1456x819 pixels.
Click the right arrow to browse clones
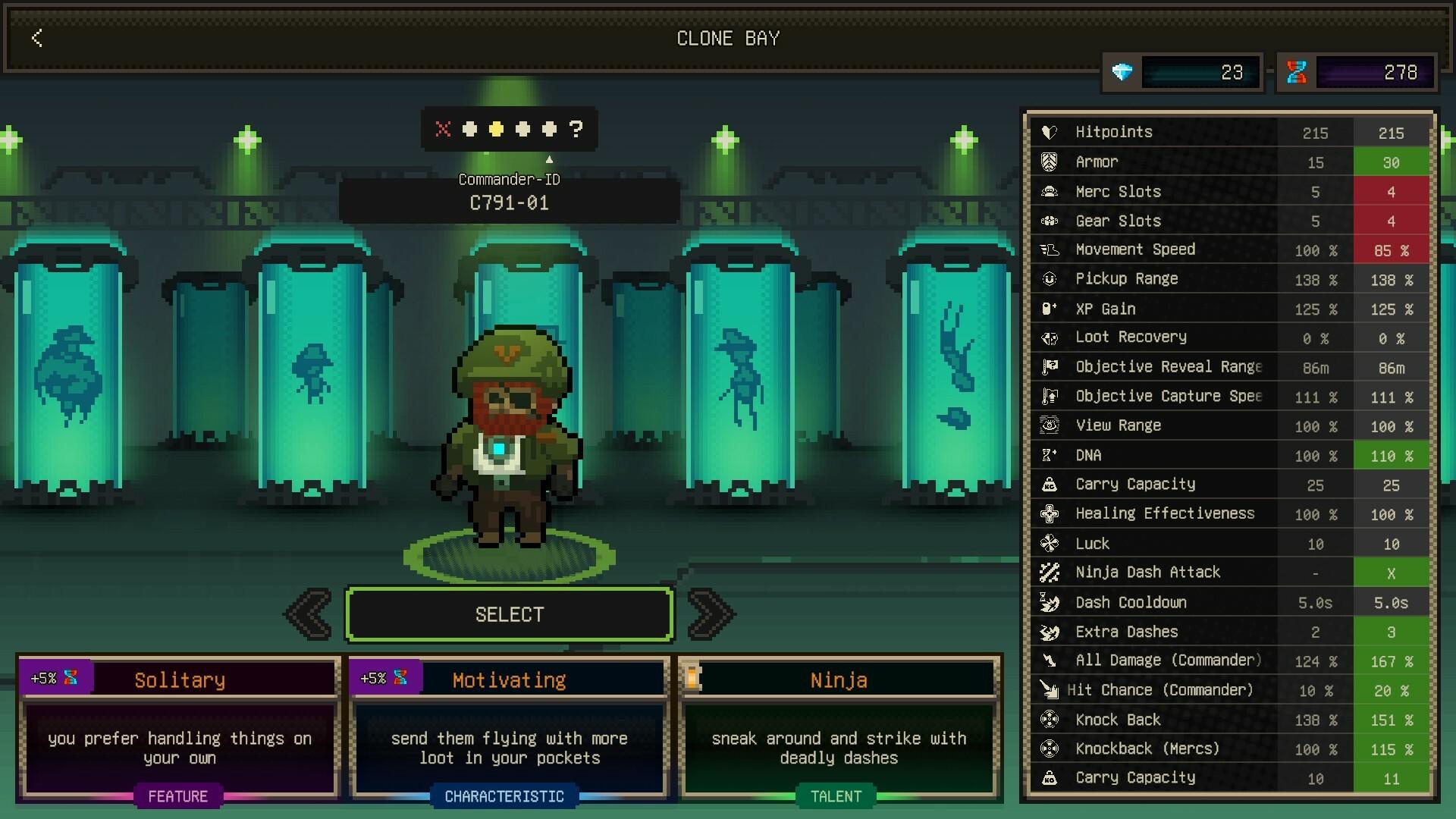point(711,614)
